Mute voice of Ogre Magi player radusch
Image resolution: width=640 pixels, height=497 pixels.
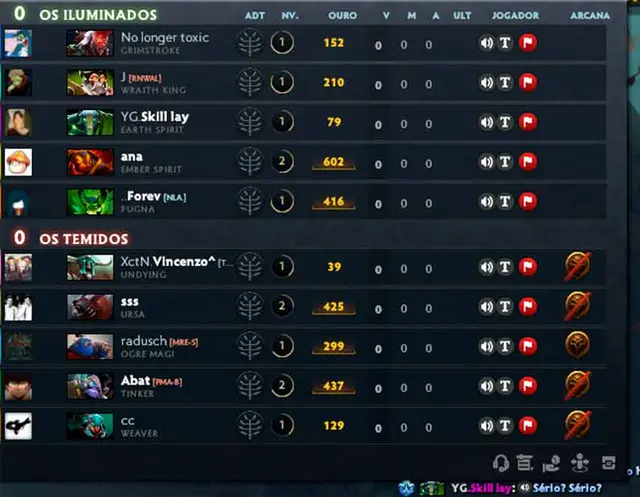tap(487, 346)
